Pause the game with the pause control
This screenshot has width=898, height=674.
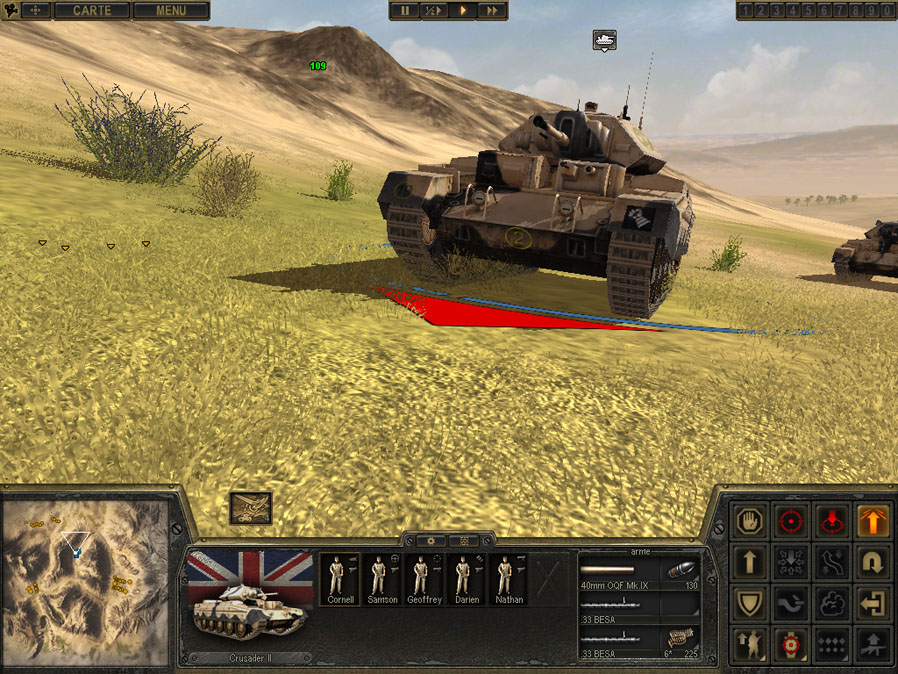406,11
